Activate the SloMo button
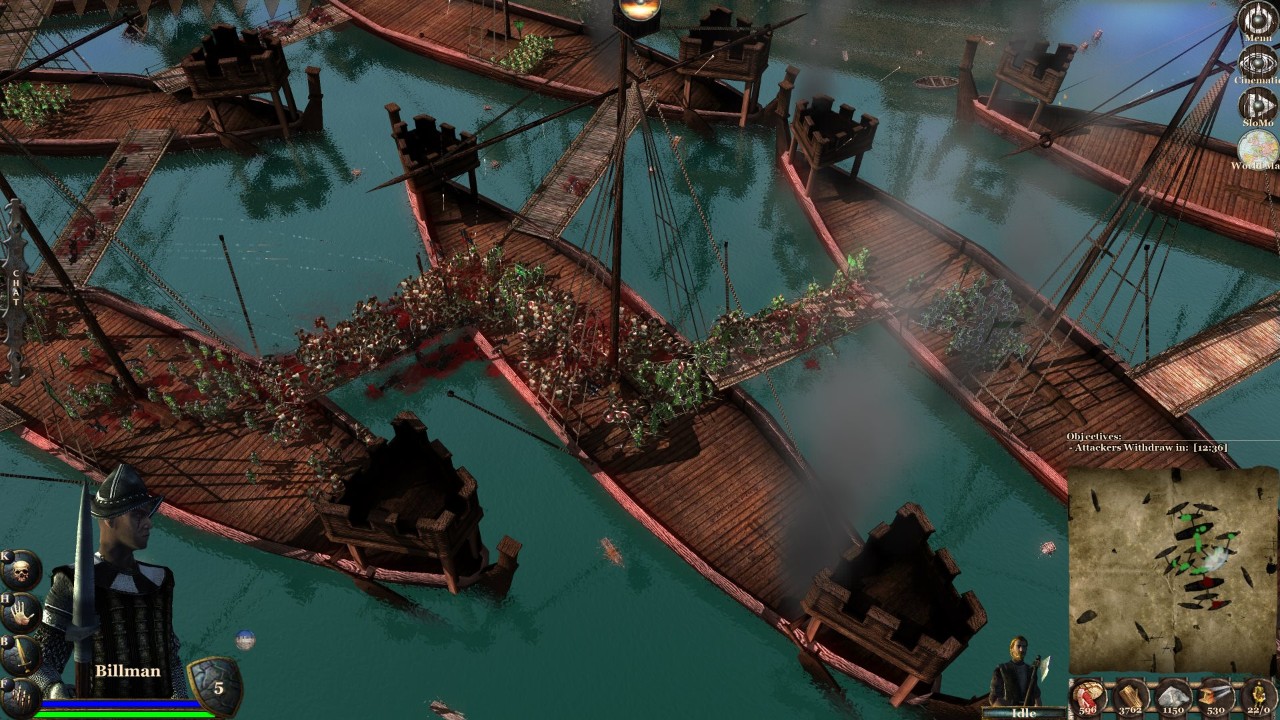The image size is (1280, 720). click(x=1257, y=106)
